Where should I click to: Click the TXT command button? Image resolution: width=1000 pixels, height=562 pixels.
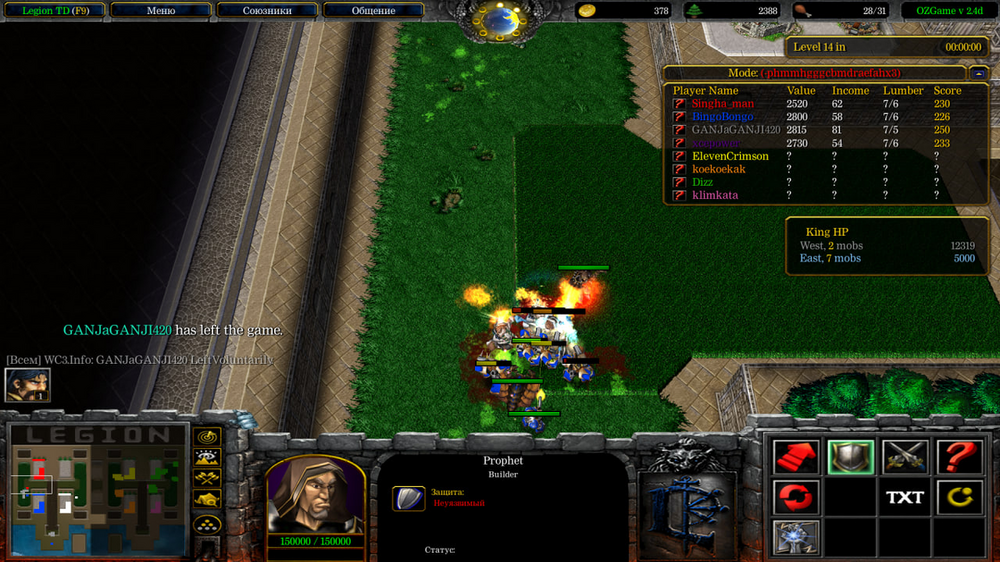904,497
